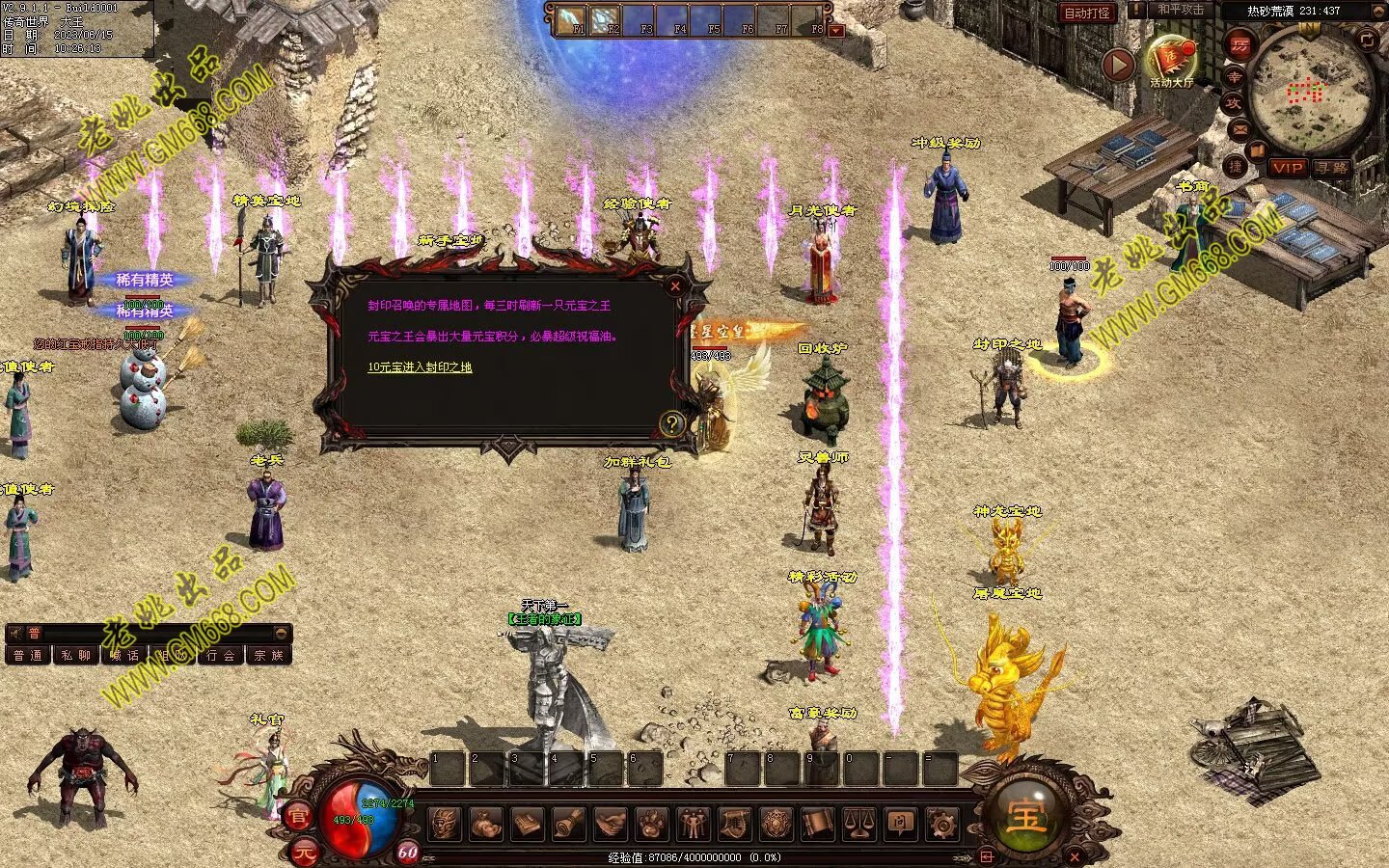Open the gear settings icon in bottom bar
The image size is (1389, 868).
pos(941,825)
